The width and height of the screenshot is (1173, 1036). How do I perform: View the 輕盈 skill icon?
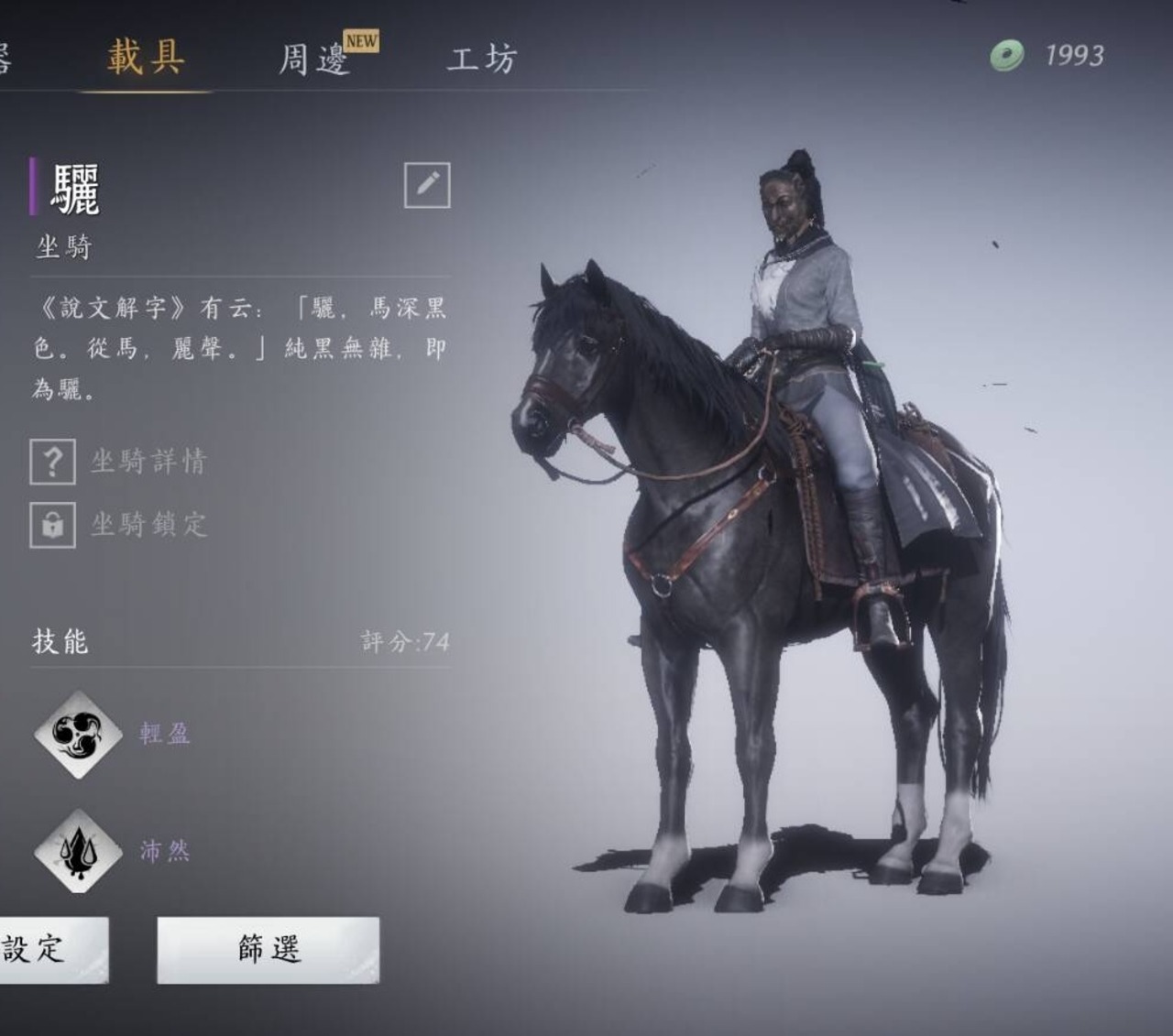[78, 734]
